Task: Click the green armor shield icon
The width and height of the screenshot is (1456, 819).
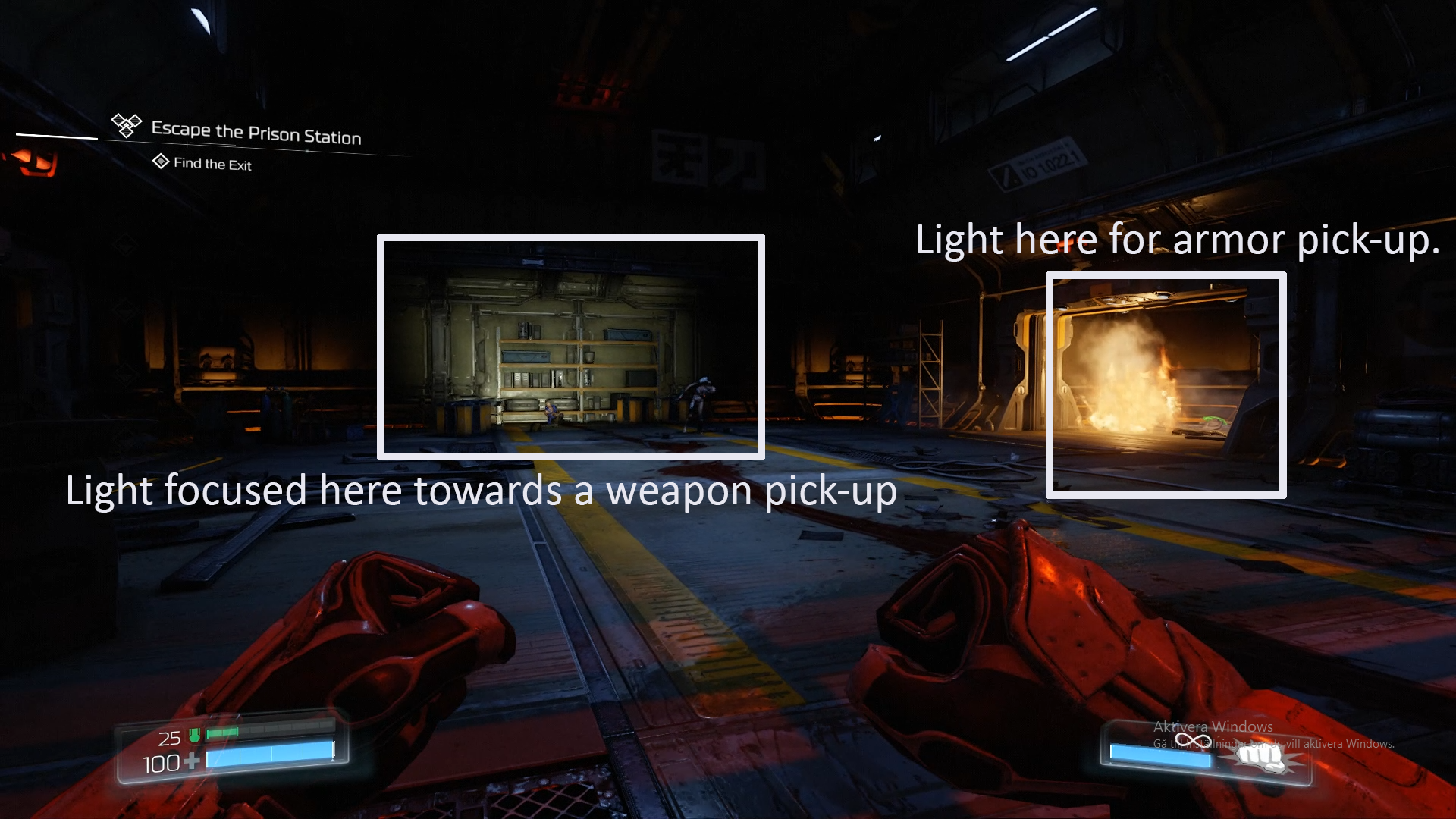Action: coord(194,735)
